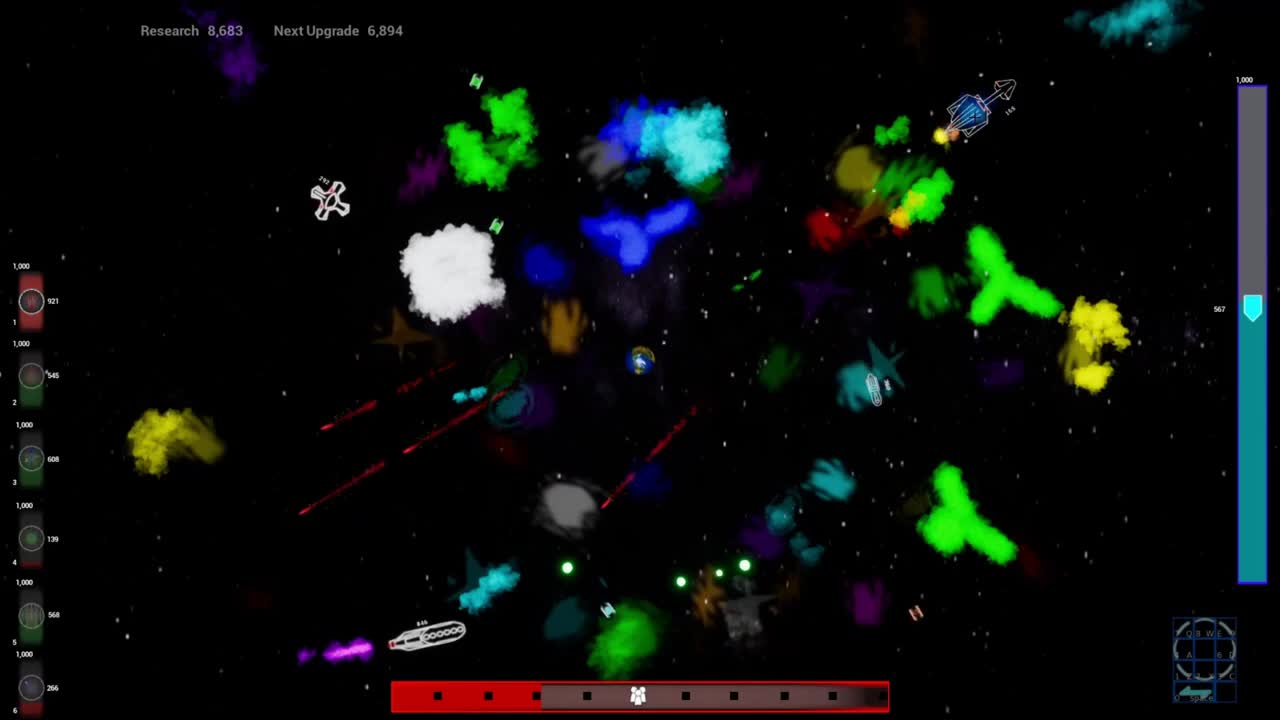The height and width of the screenshot is (720, 1280).
Task: Click the diamond handle on the right slider
Action: pyautogui.click(x=1253, y=308)
